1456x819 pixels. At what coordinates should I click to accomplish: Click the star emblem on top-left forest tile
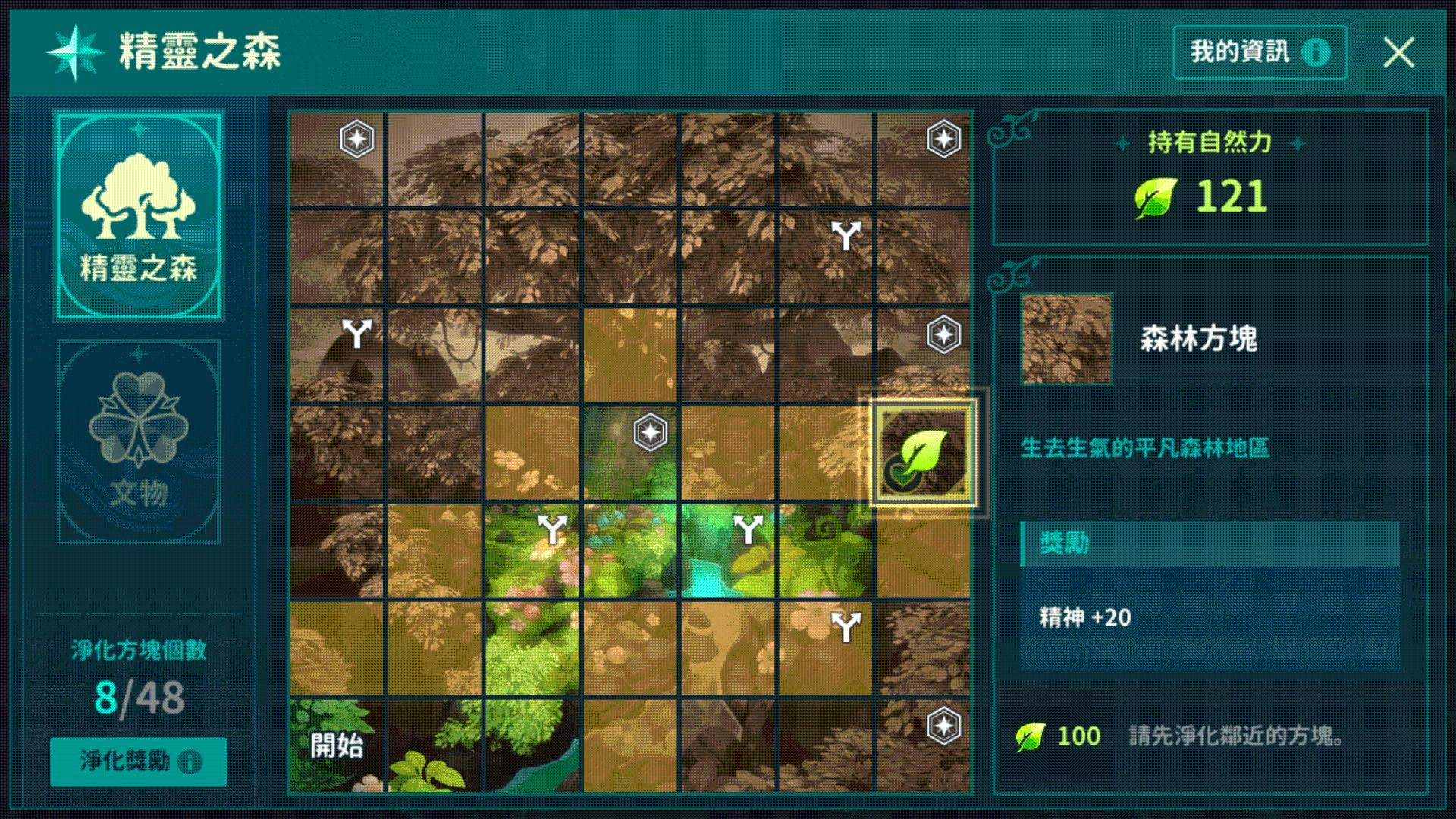pos(357,138)
